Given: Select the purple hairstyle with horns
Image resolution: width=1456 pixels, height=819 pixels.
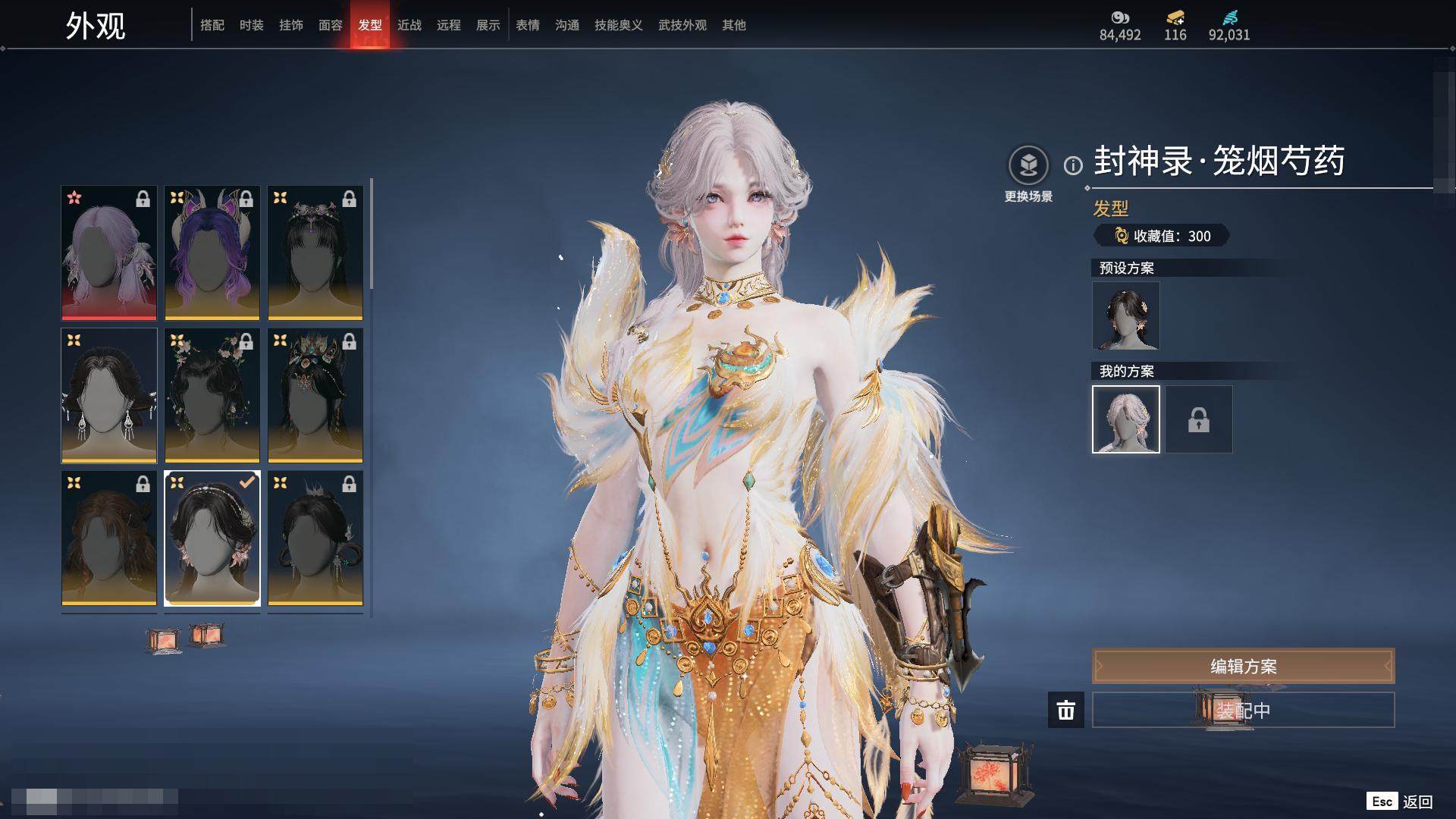Looking at the screenshot, I should (x=212, y=253).
